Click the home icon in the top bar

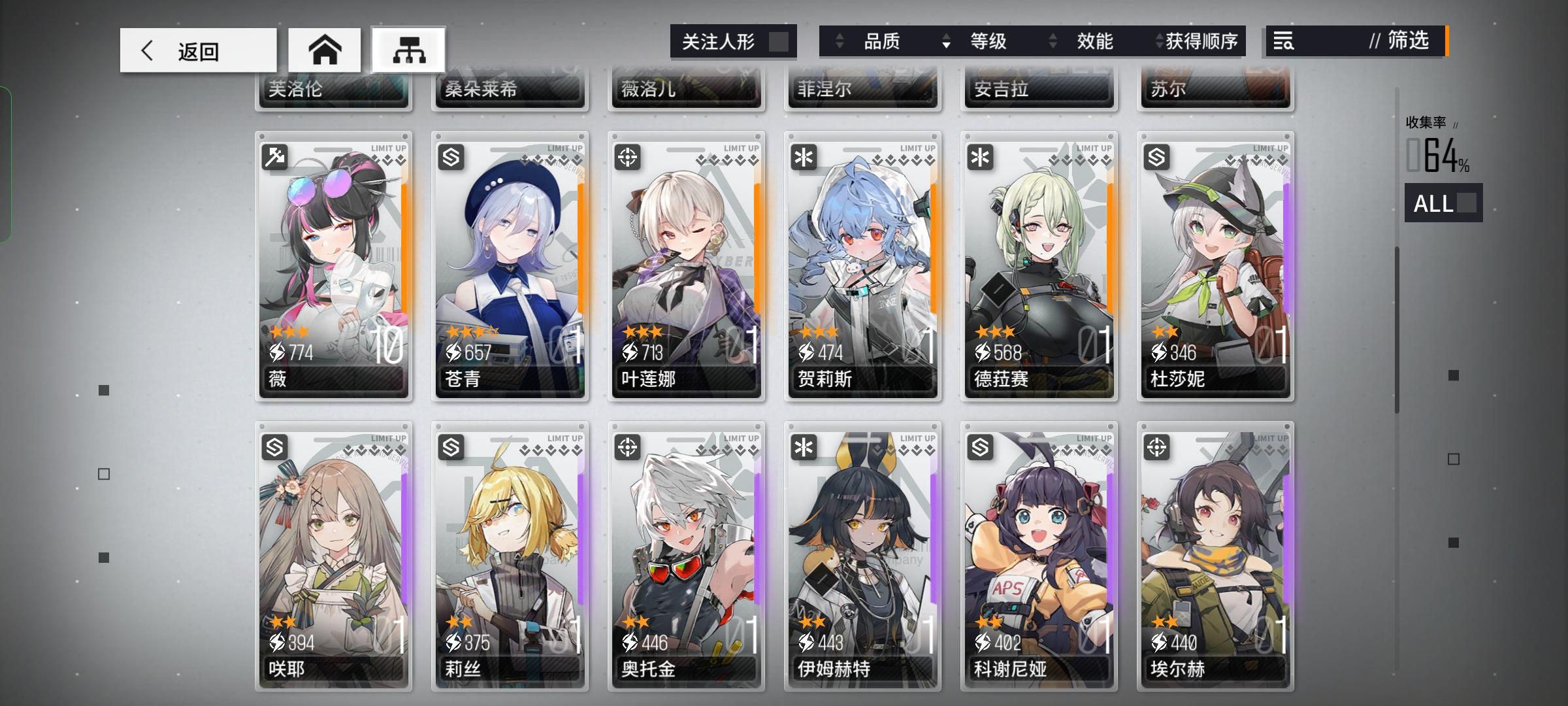pos(325,49)
